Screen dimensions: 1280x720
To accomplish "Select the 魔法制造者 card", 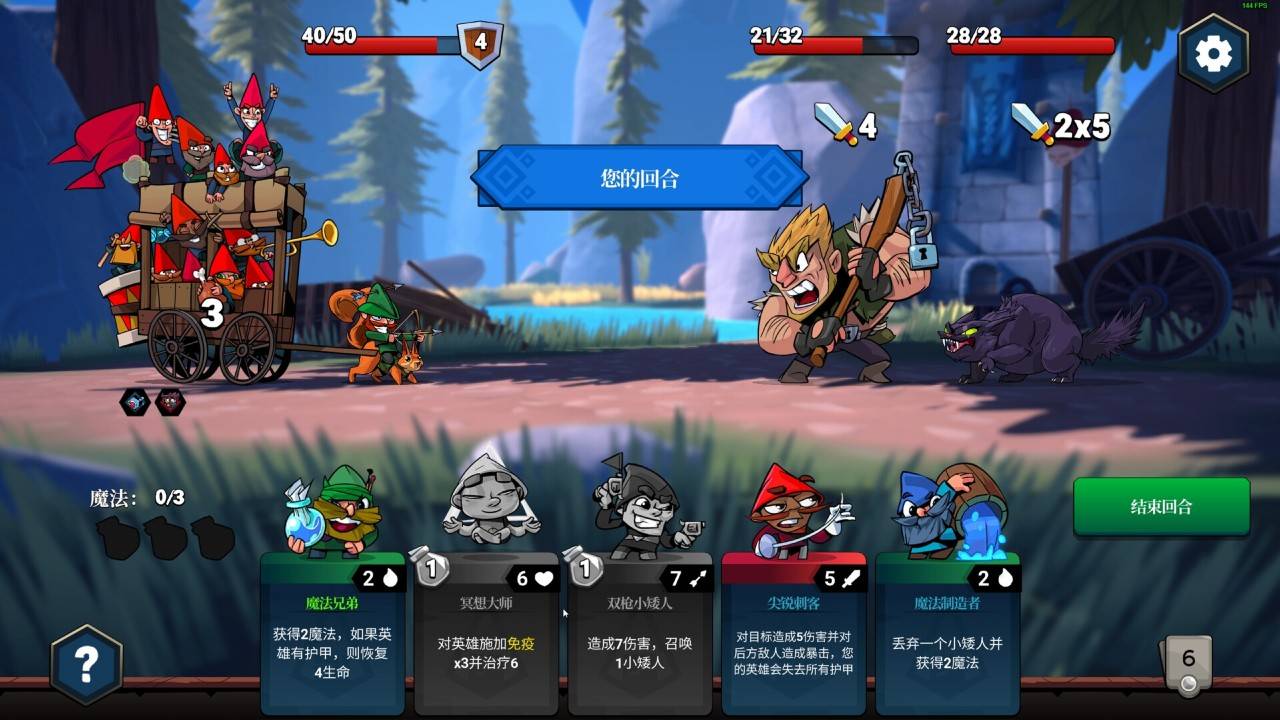I will point(947,630).
